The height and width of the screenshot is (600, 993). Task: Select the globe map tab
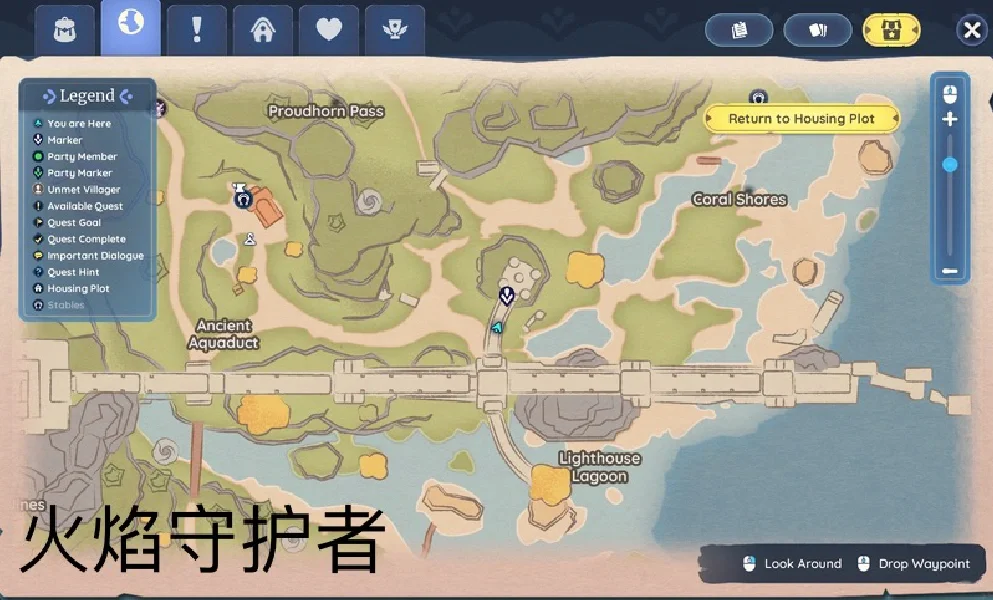(130, 27)
